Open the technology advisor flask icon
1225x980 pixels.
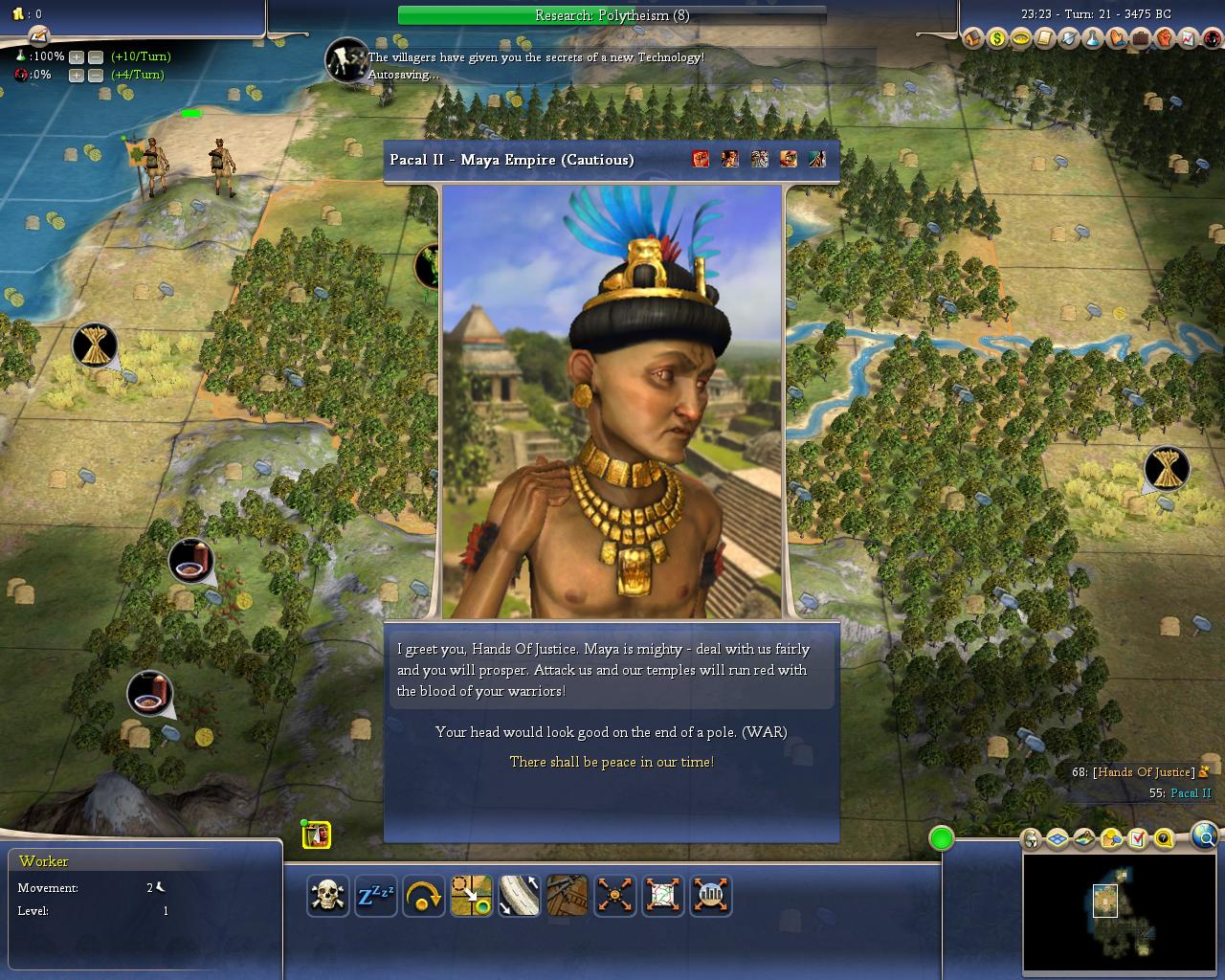(1093, 38)
